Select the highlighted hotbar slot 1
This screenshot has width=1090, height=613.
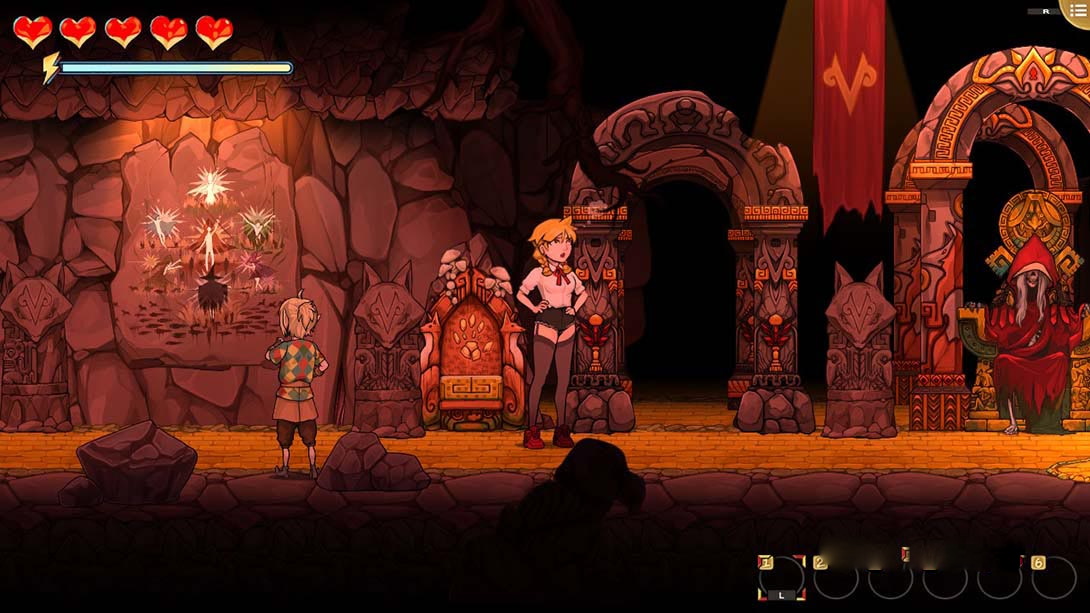[781, 578]
